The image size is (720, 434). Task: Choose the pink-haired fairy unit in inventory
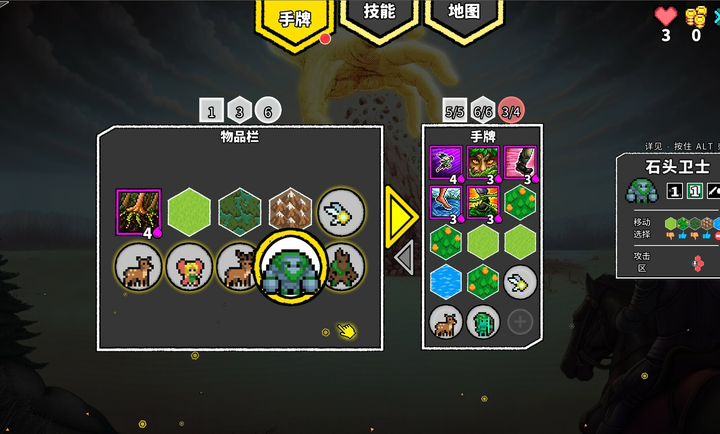[x=189, y=268]
